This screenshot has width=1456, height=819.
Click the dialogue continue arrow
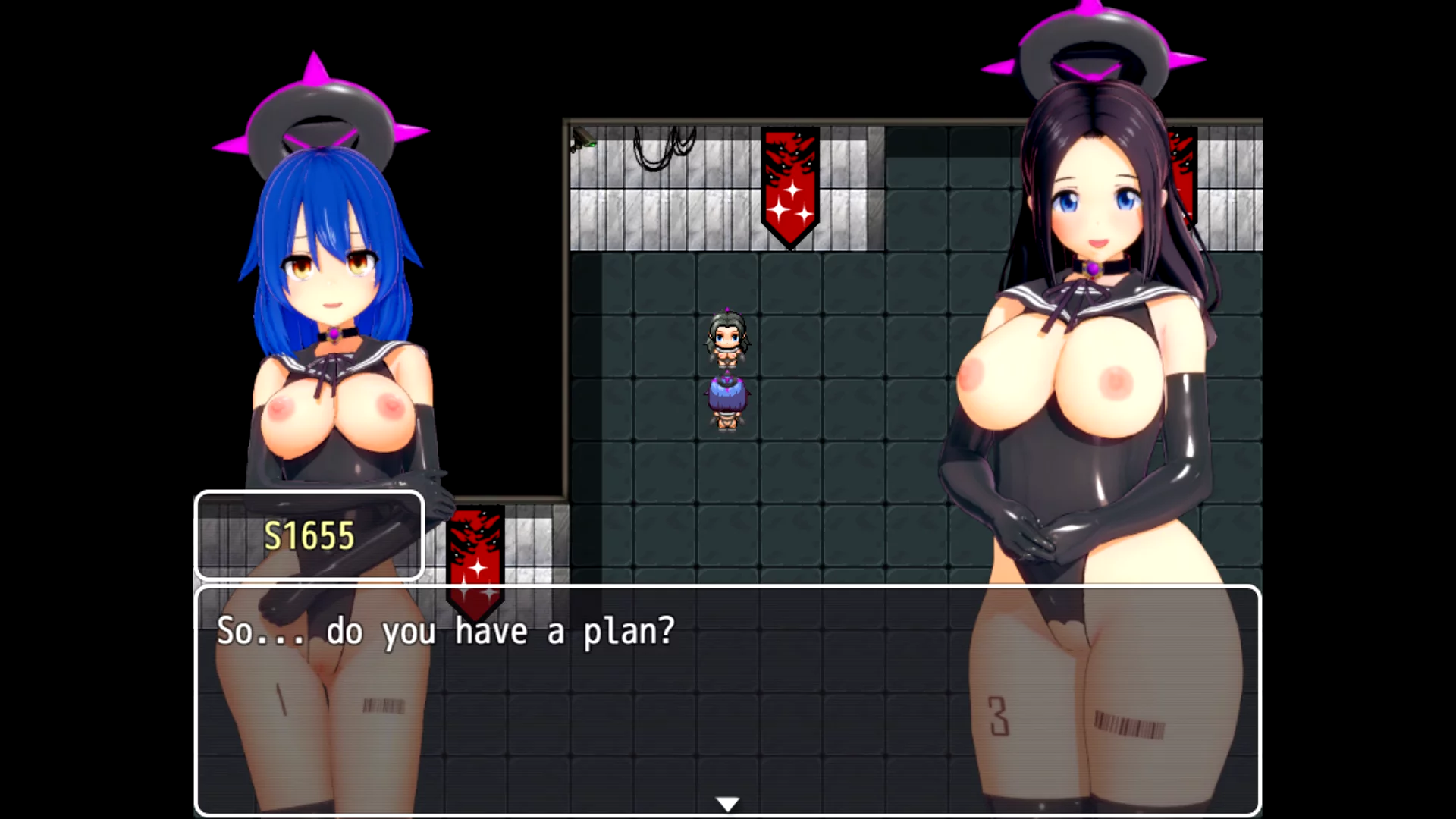coord(727,804)
